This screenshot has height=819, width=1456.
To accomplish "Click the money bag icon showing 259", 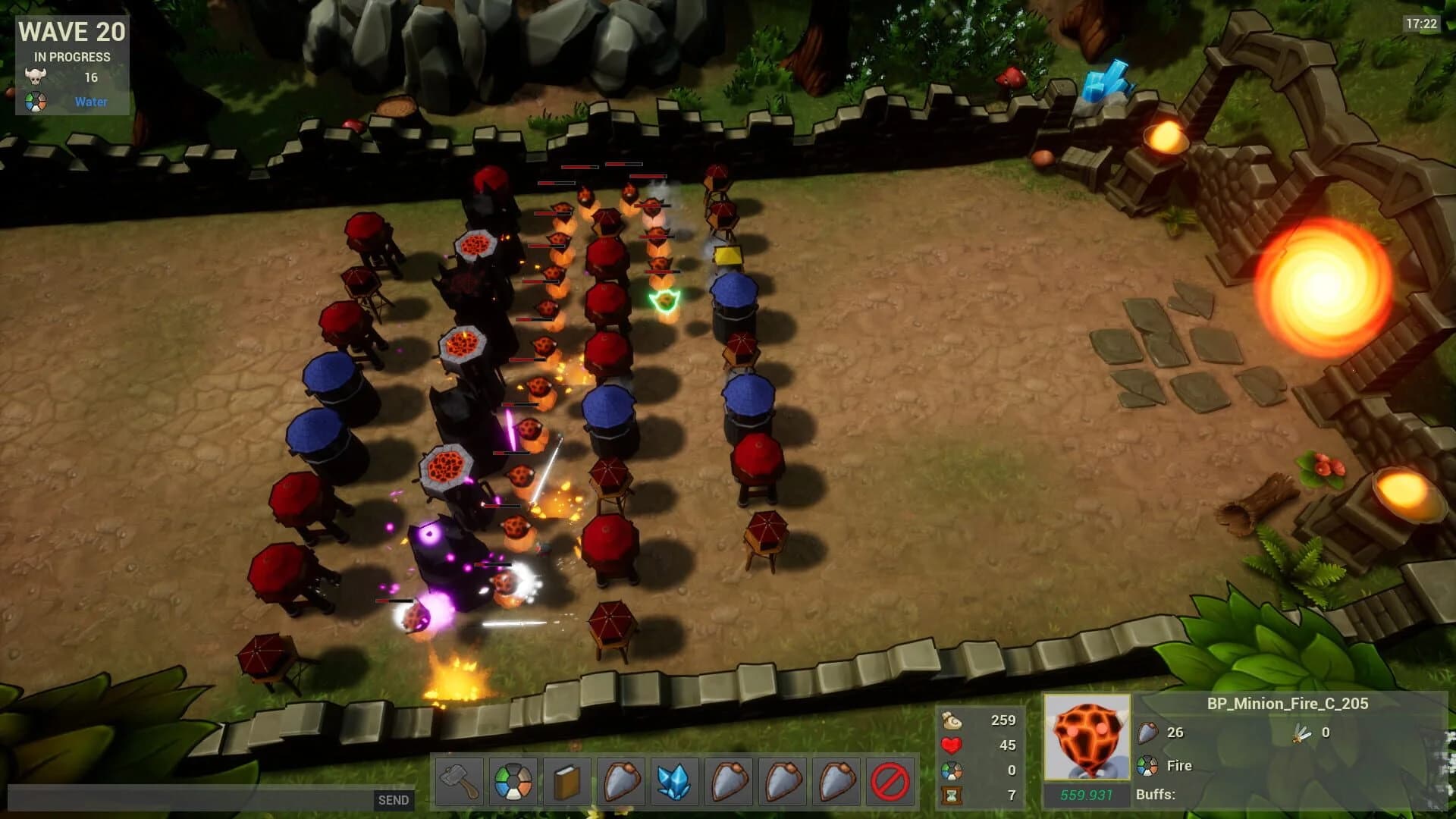I will [x=950, y=721].
